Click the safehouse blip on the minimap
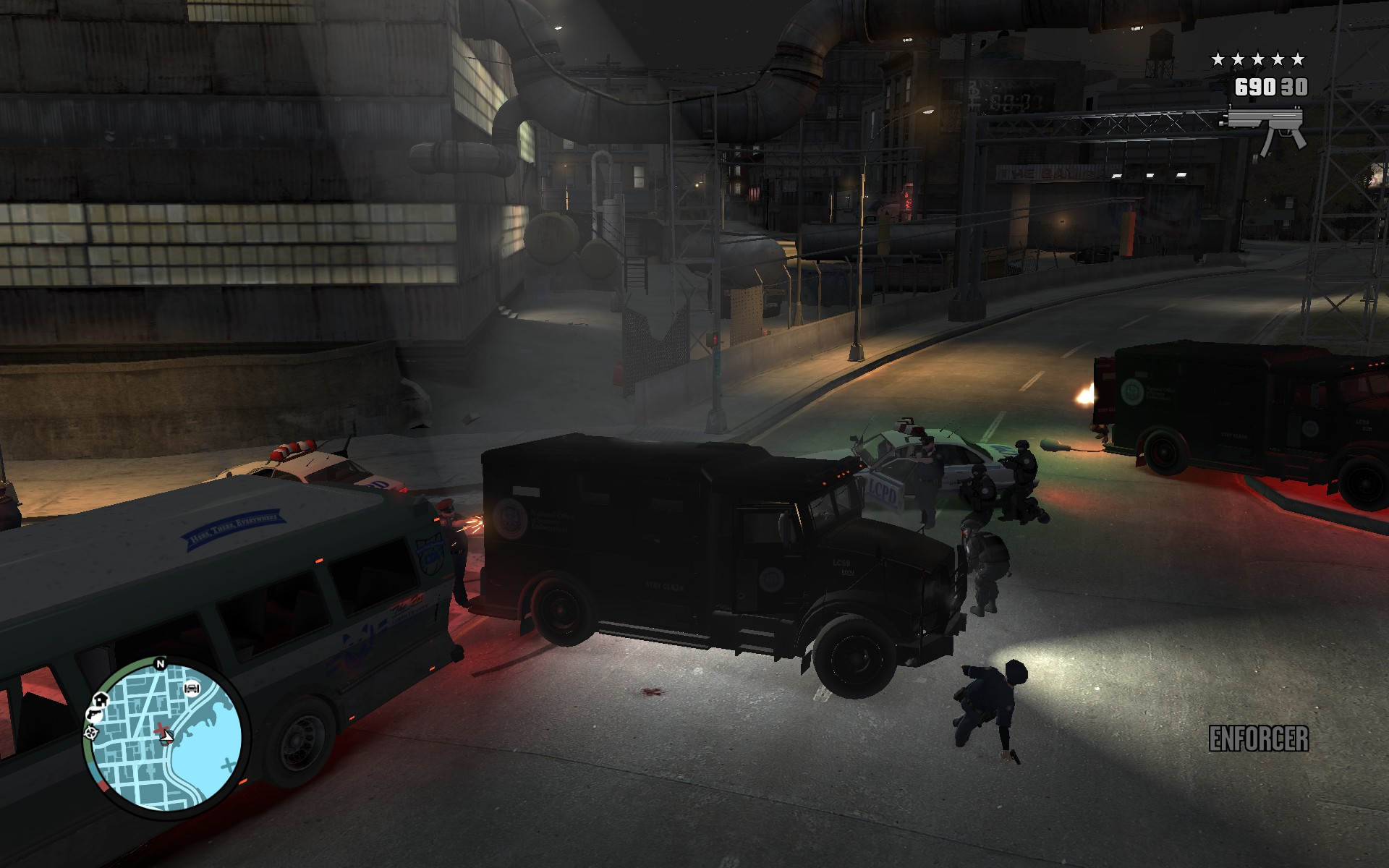 [x=100, y=699]
